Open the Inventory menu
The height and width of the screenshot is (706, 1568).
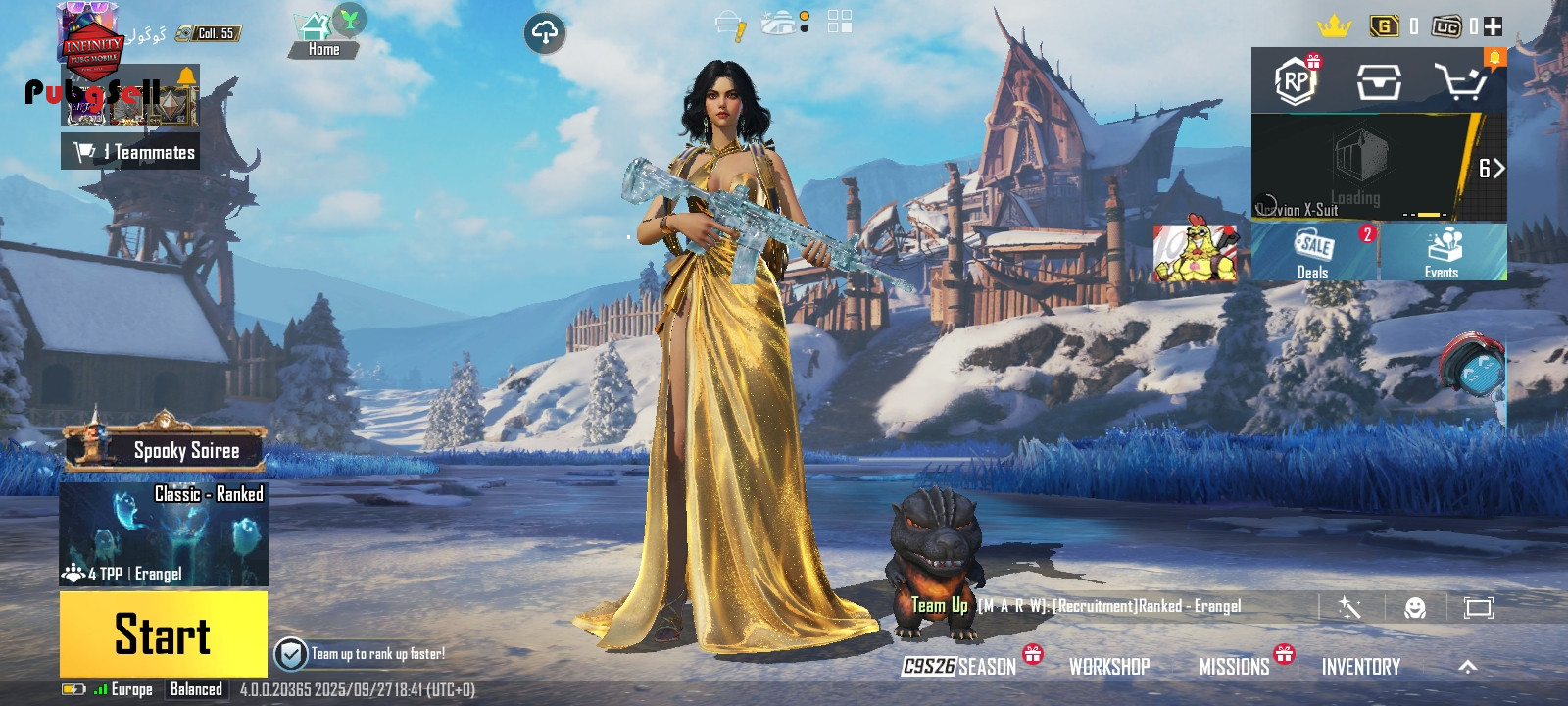point(1360,667)
